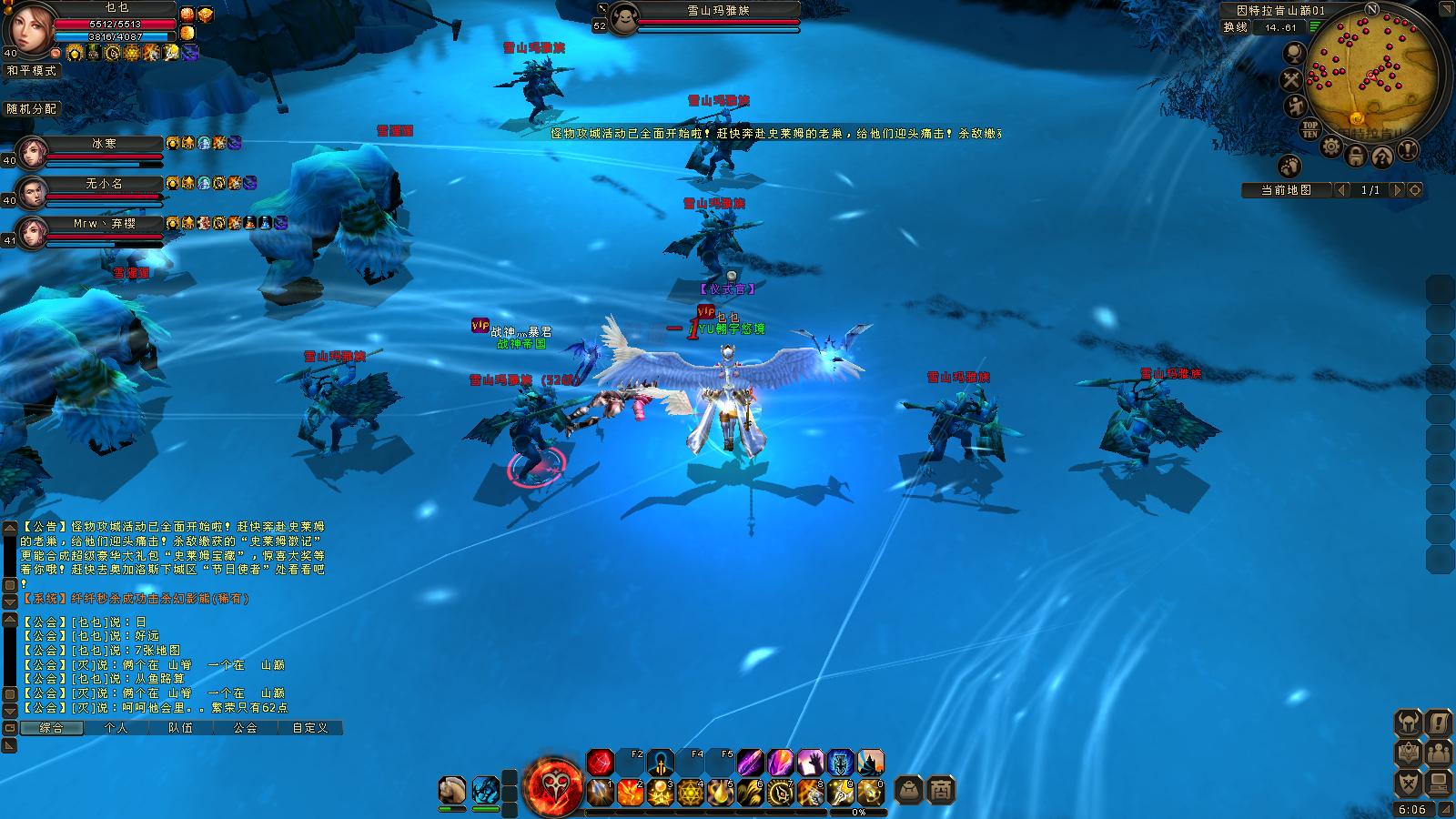1456x819 pixels.
Task: Click the 换线 channel switch button
Action: (1235, 27)
